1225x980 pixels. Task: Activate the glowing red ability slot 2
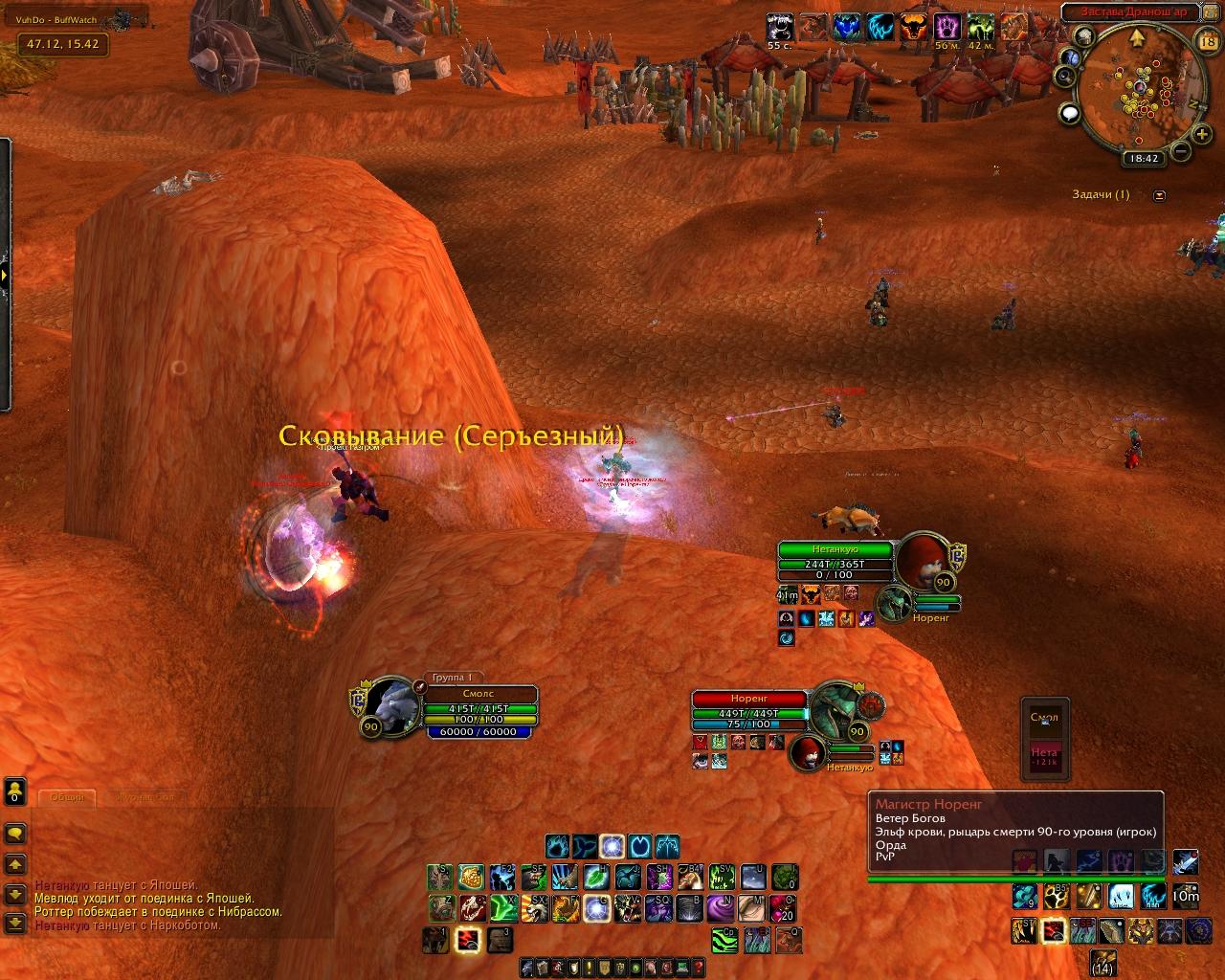[x=468, y=940]
